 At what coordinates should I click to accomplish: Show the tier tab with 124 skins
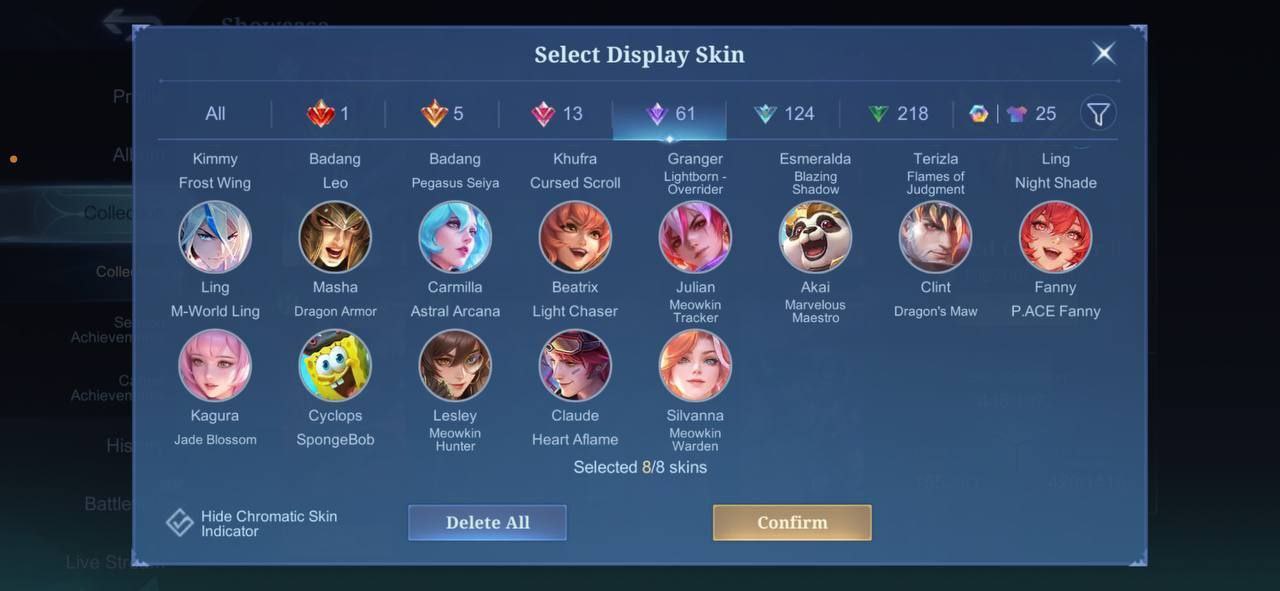coord(784,114)
